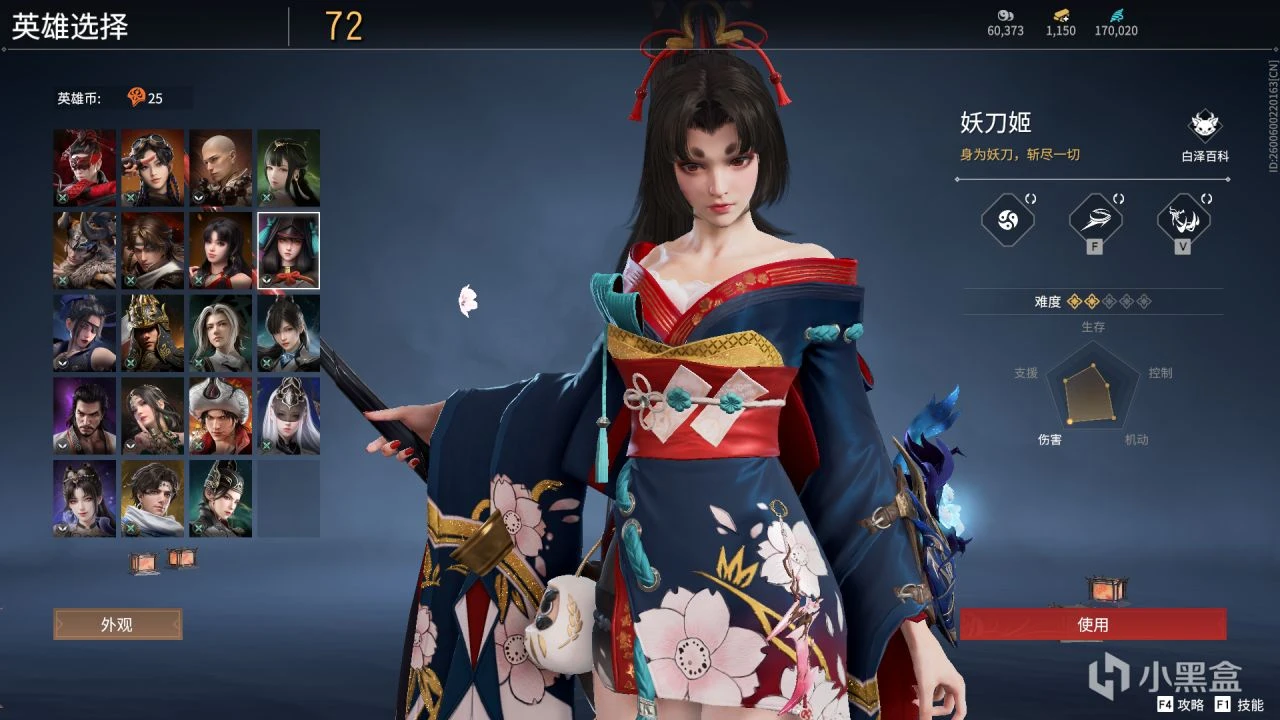Confirm the hero with the red 使用 button
This screenshot has height=720, width=1280.
tap(1093, 624)
